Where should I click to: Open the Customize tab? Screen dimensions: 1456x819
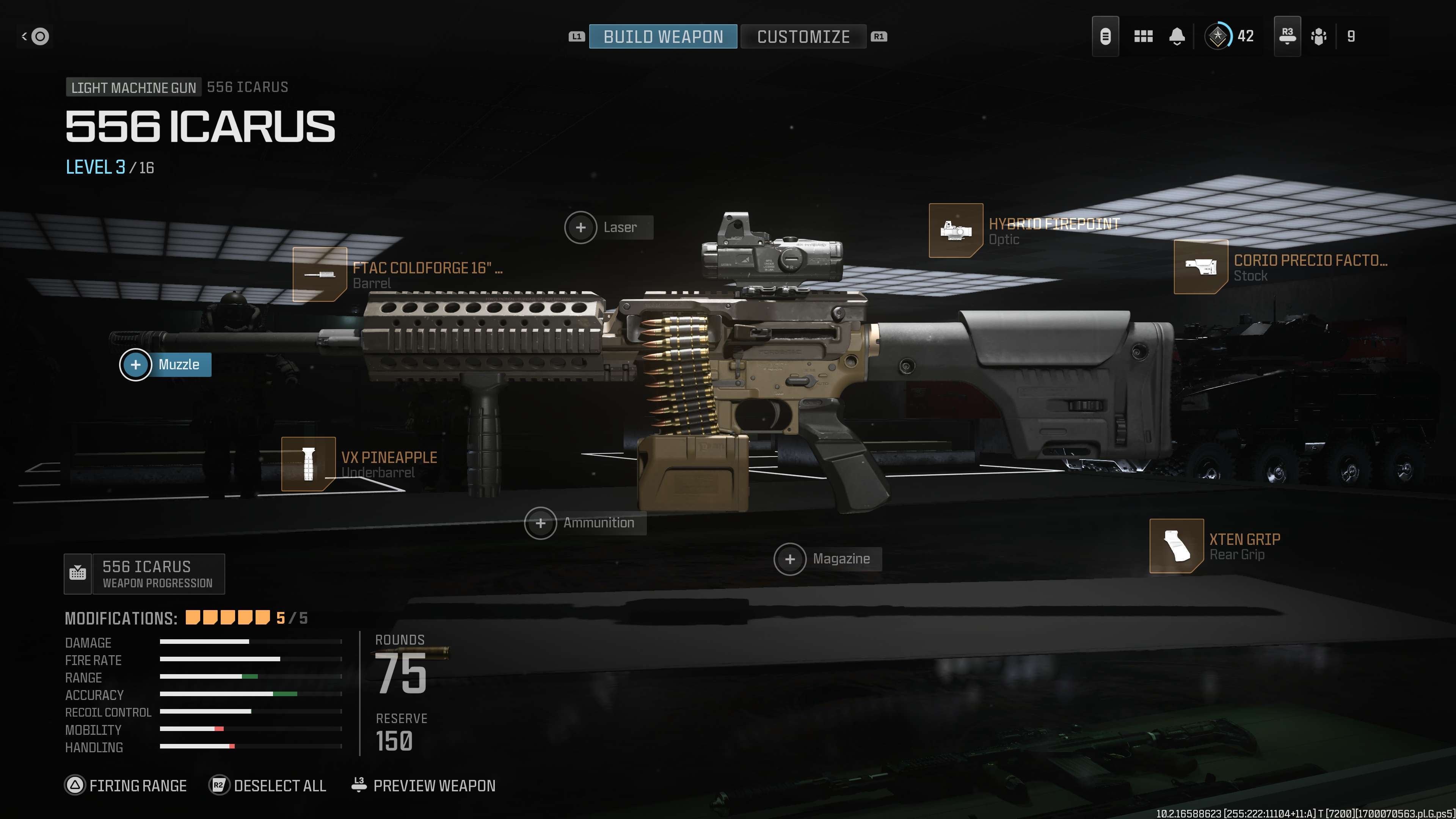(x=803, y=37)
